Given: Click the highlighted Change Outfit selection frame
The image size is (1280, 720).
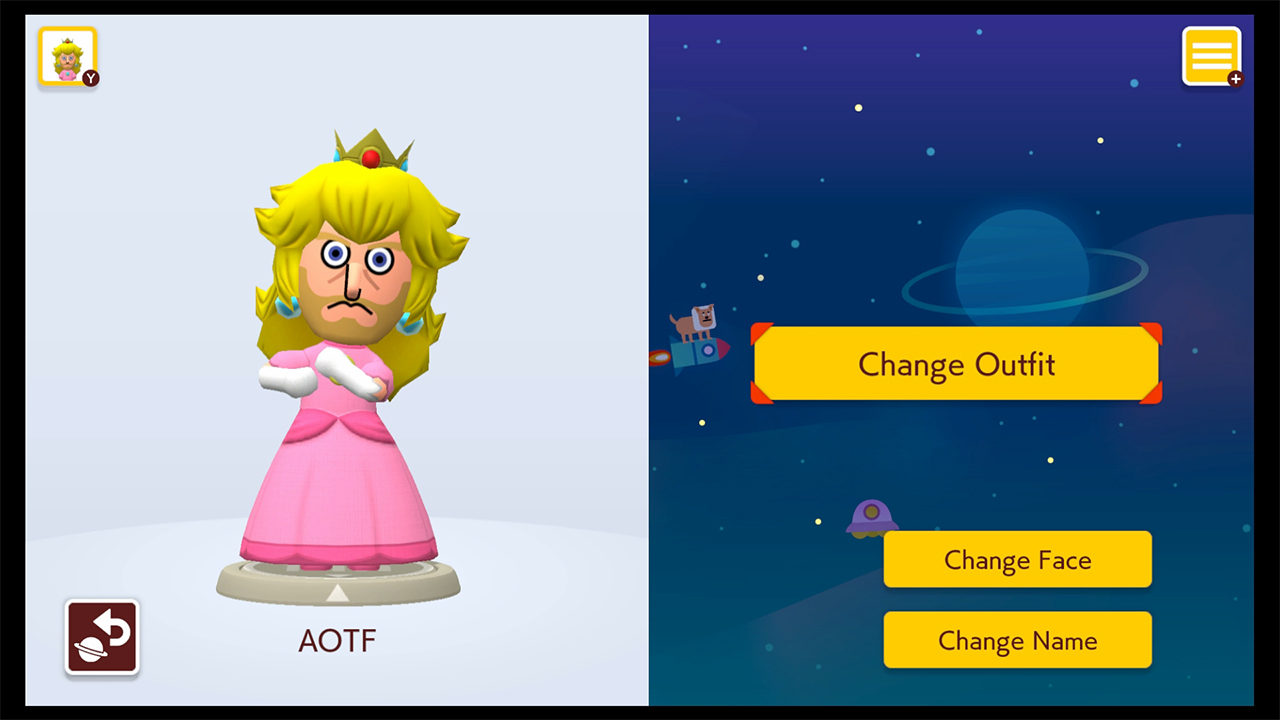Looking at the screenshot, I should 956,364.
